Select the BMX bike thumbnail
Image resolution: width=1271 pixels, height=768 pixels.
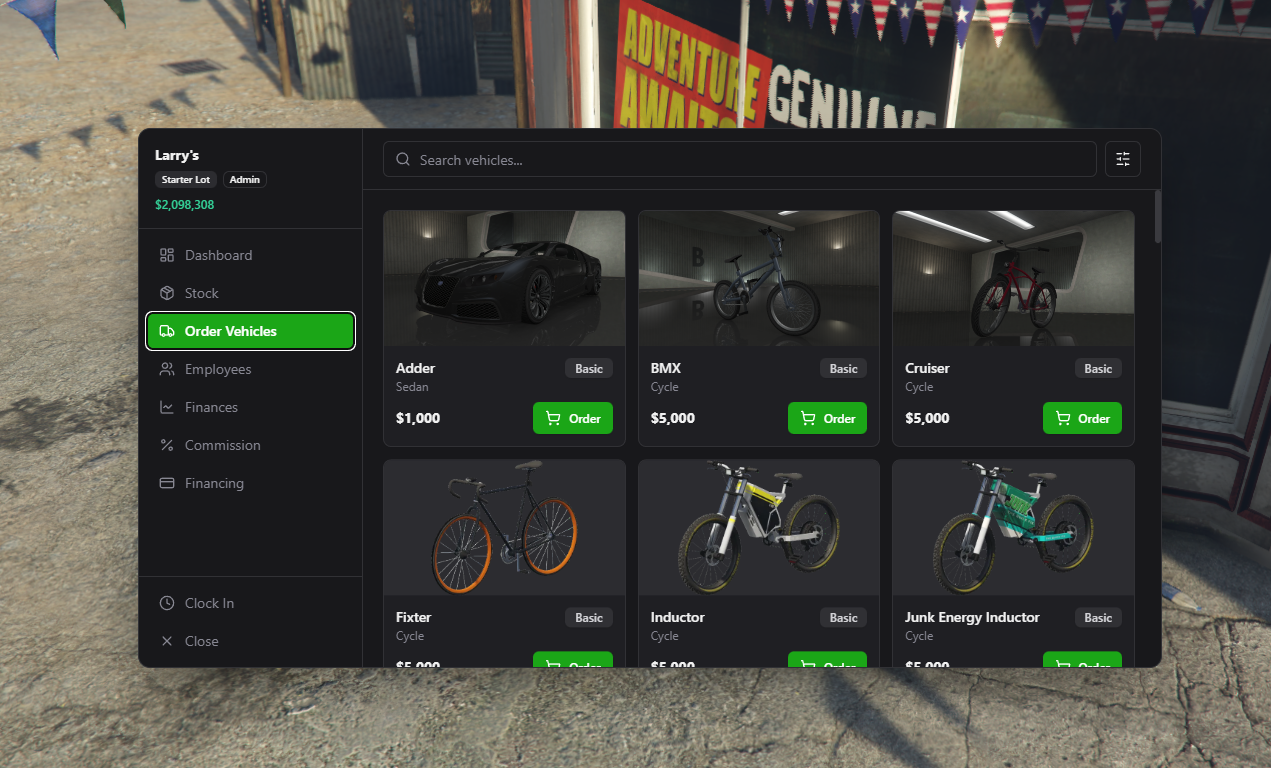(759, 278)
